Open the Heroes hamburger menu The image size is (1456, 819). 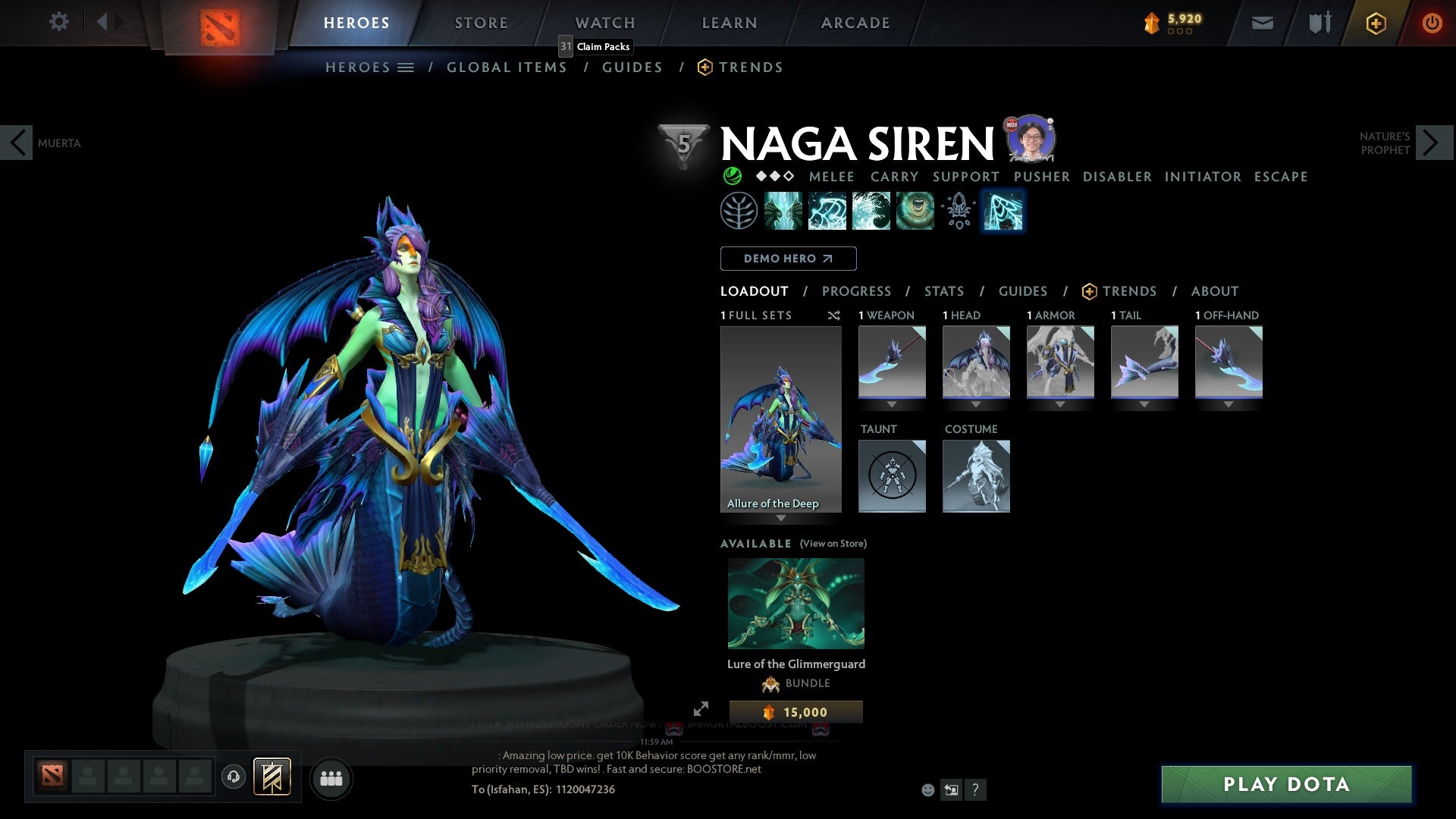point(406,67)
